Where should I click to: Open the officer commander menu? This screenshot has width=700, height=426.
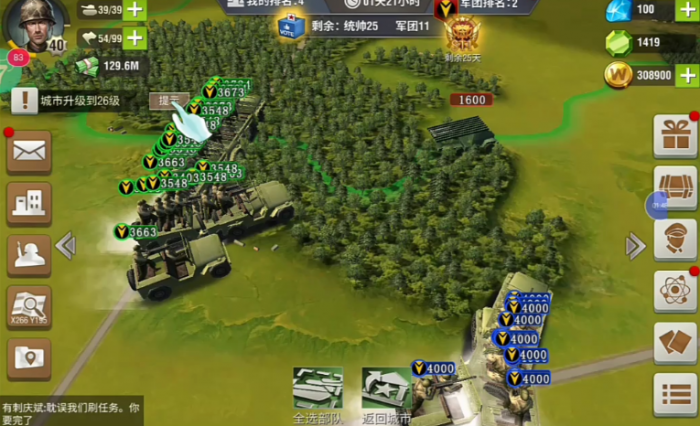coord(675,240)
